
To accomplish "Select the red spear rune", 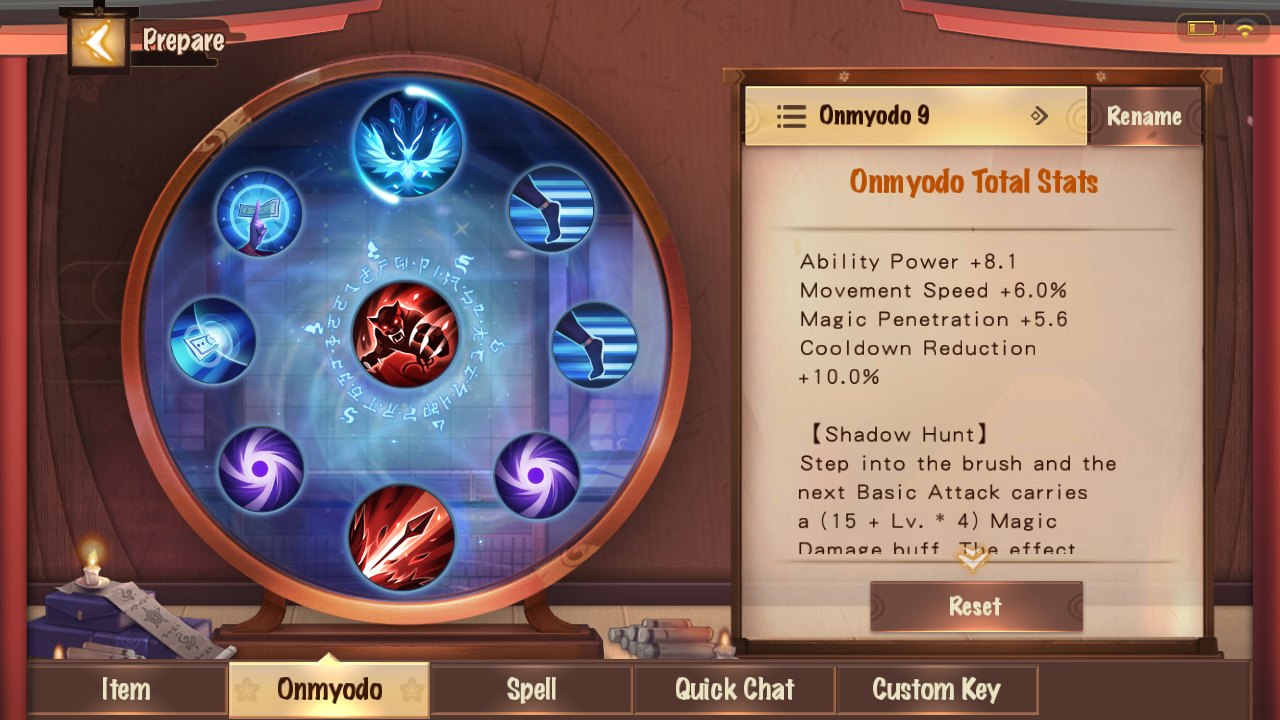I will pyautogui.click(x=402, y=537).
